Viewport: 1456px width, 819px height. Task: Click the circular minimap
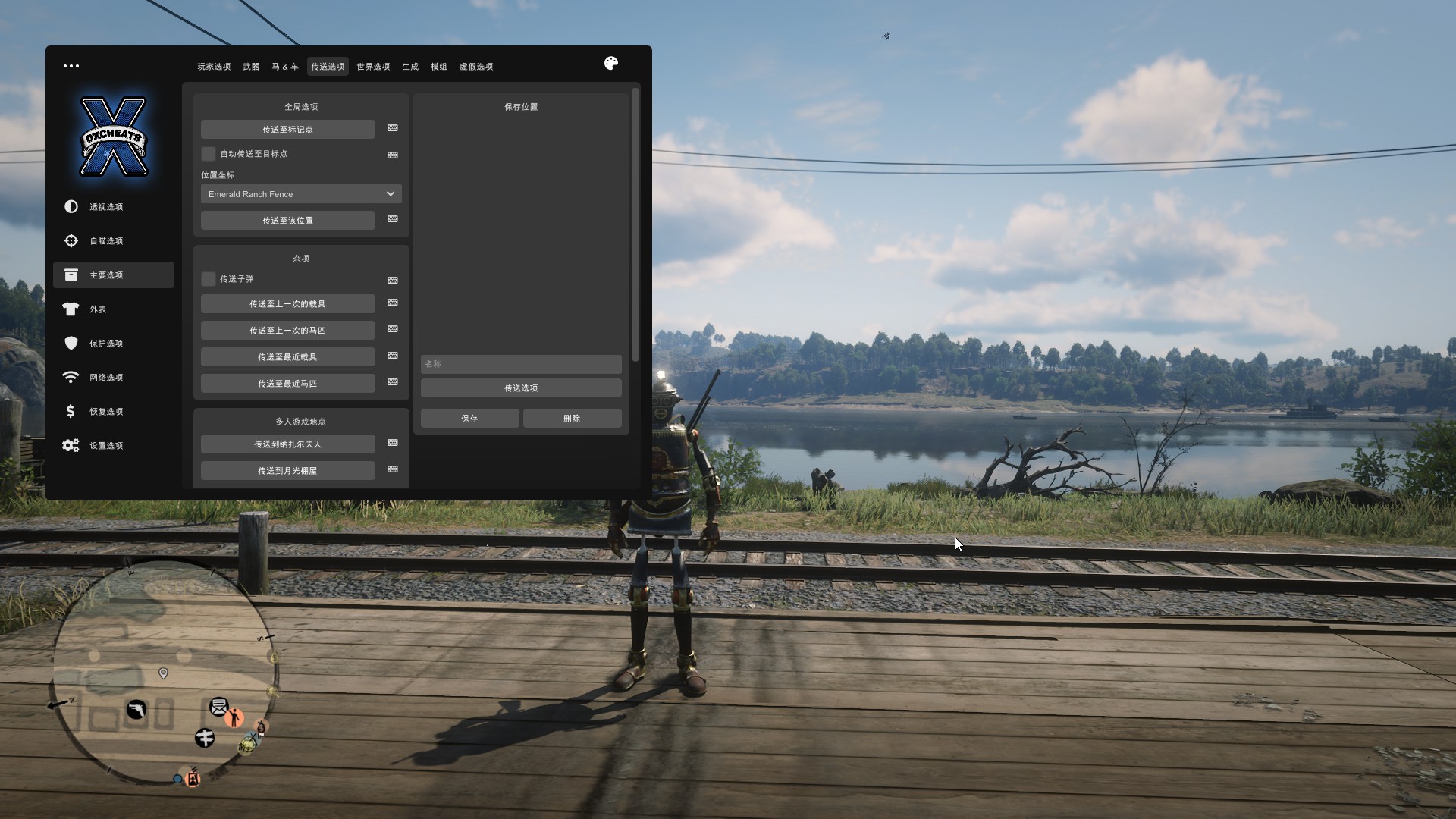[163, 673]
